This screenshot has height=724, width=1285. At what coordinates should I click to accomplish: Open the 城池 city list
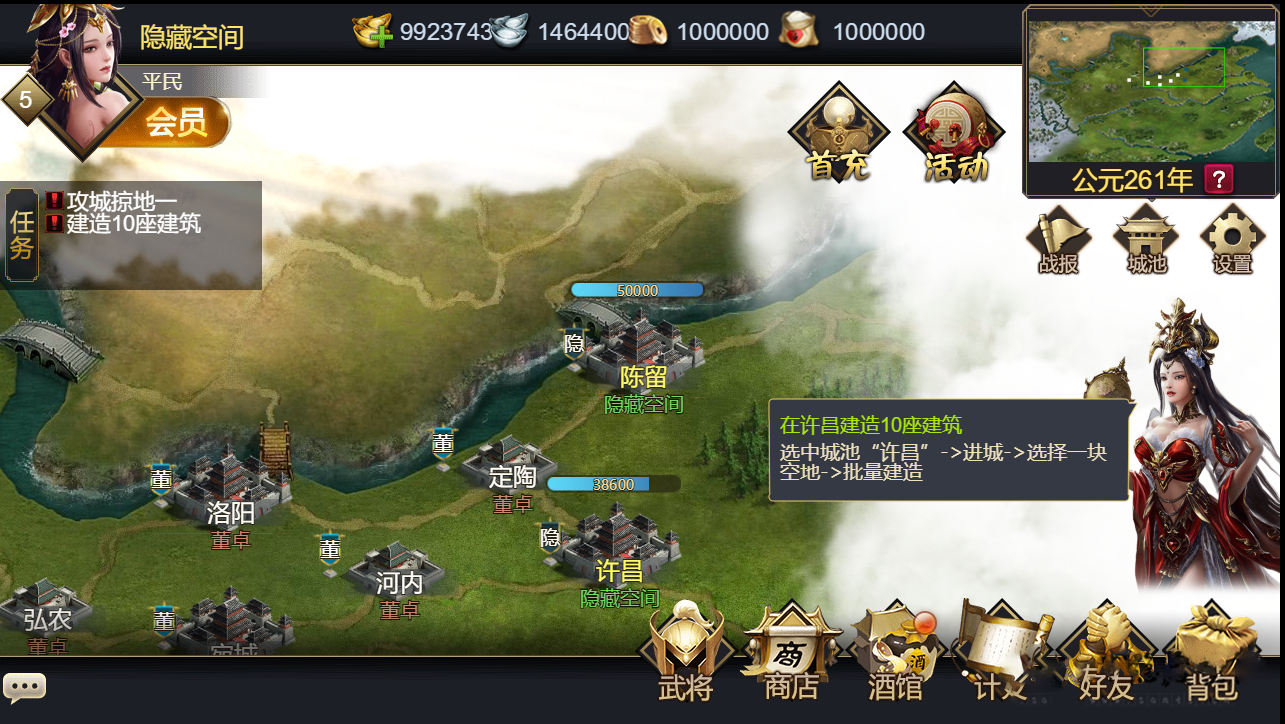1146,240
